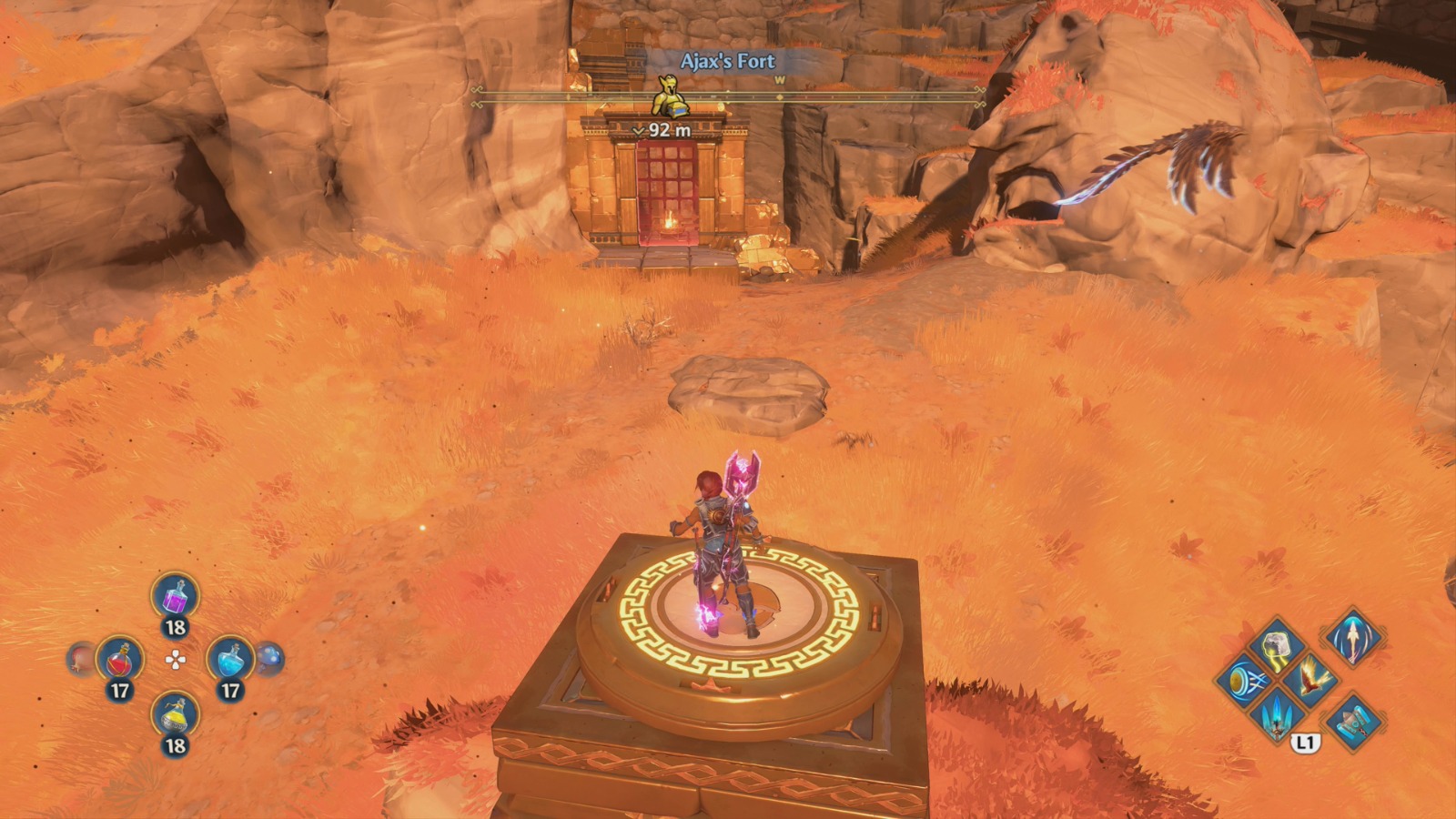Click the boulder-throw godly power icon

1276,646
